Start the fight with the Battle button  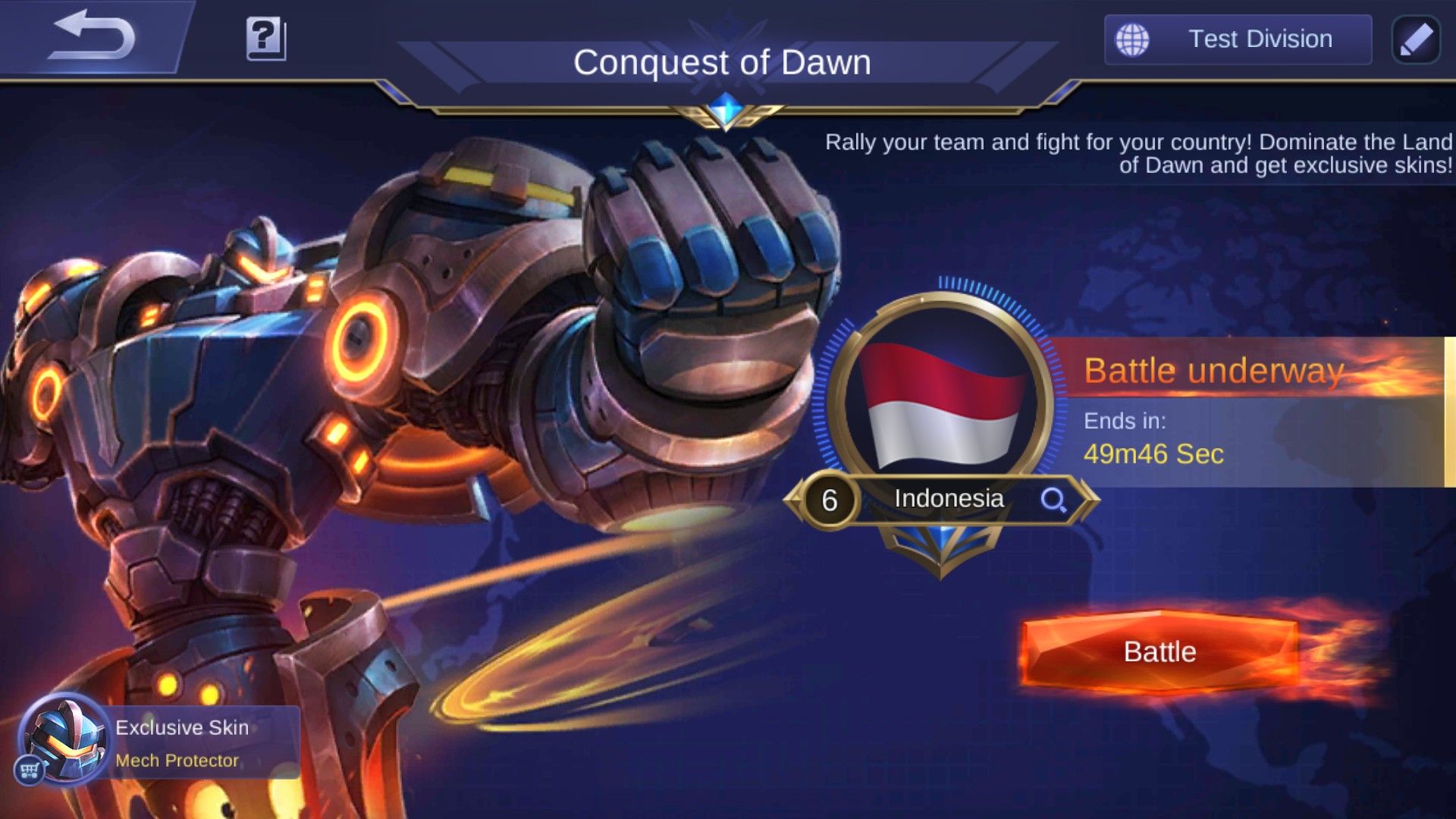[x=1159, y=652]
